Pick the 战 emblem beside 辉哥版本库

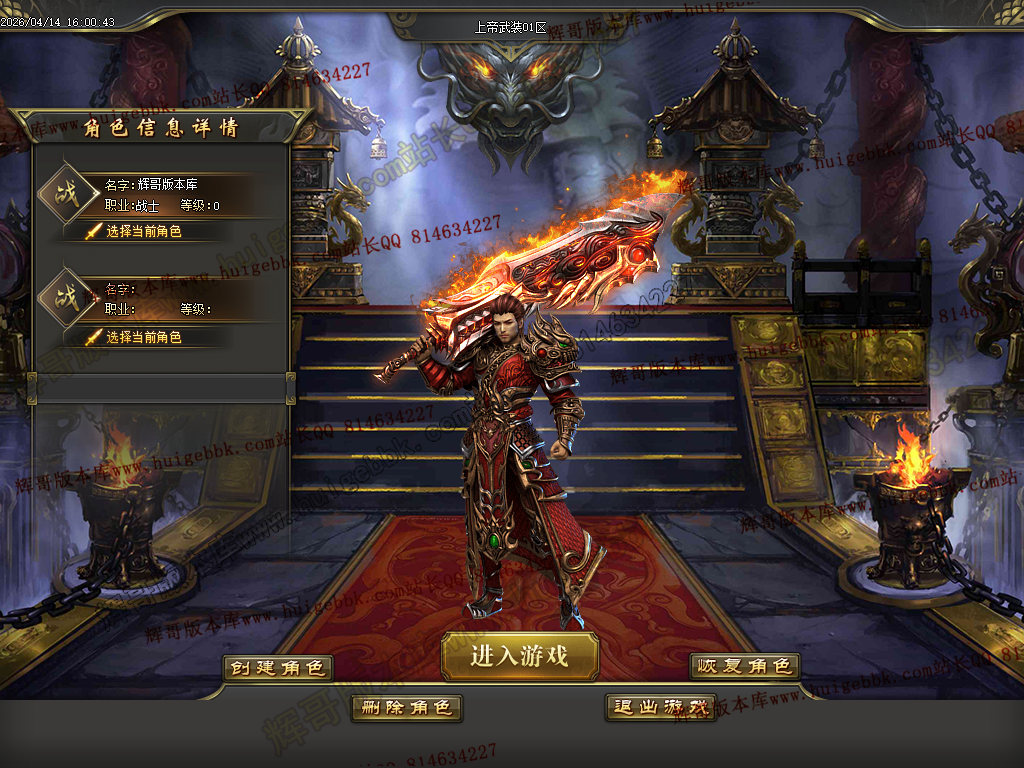pos(67,191)
